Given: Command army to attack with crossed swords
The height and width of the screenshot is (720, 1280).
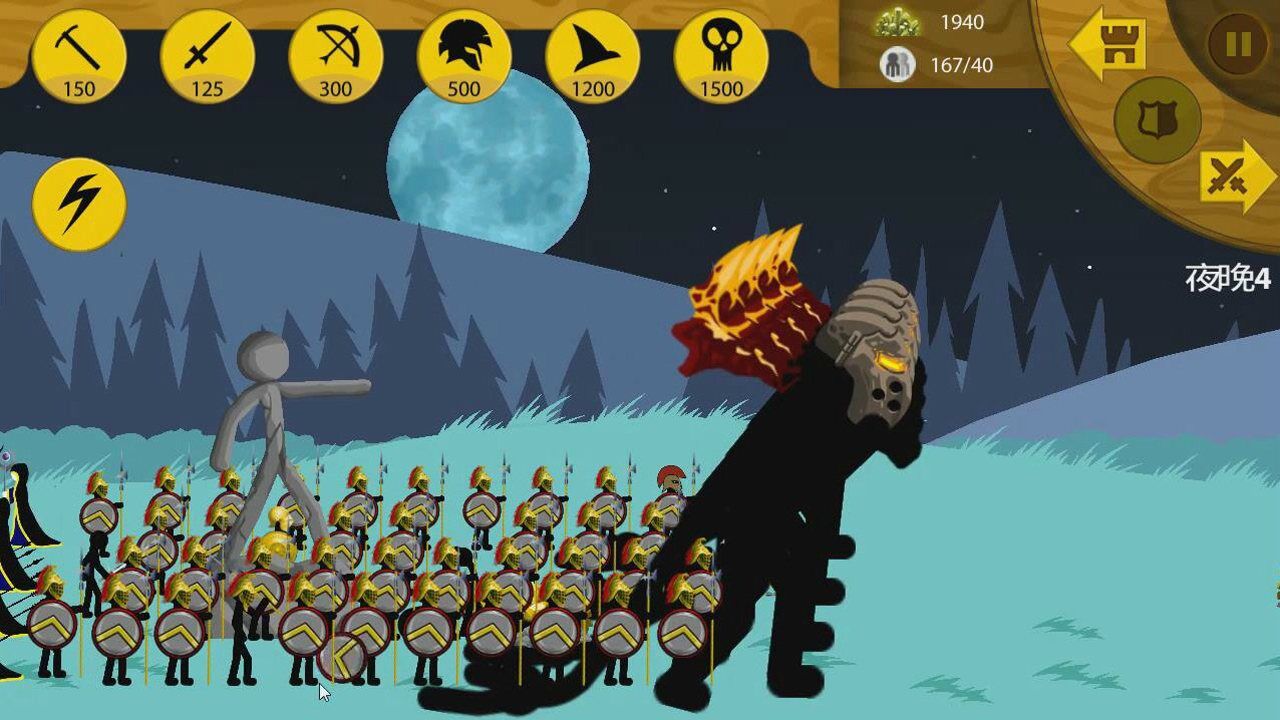Looking at the screenshot, I should [x=1236, y=177].
